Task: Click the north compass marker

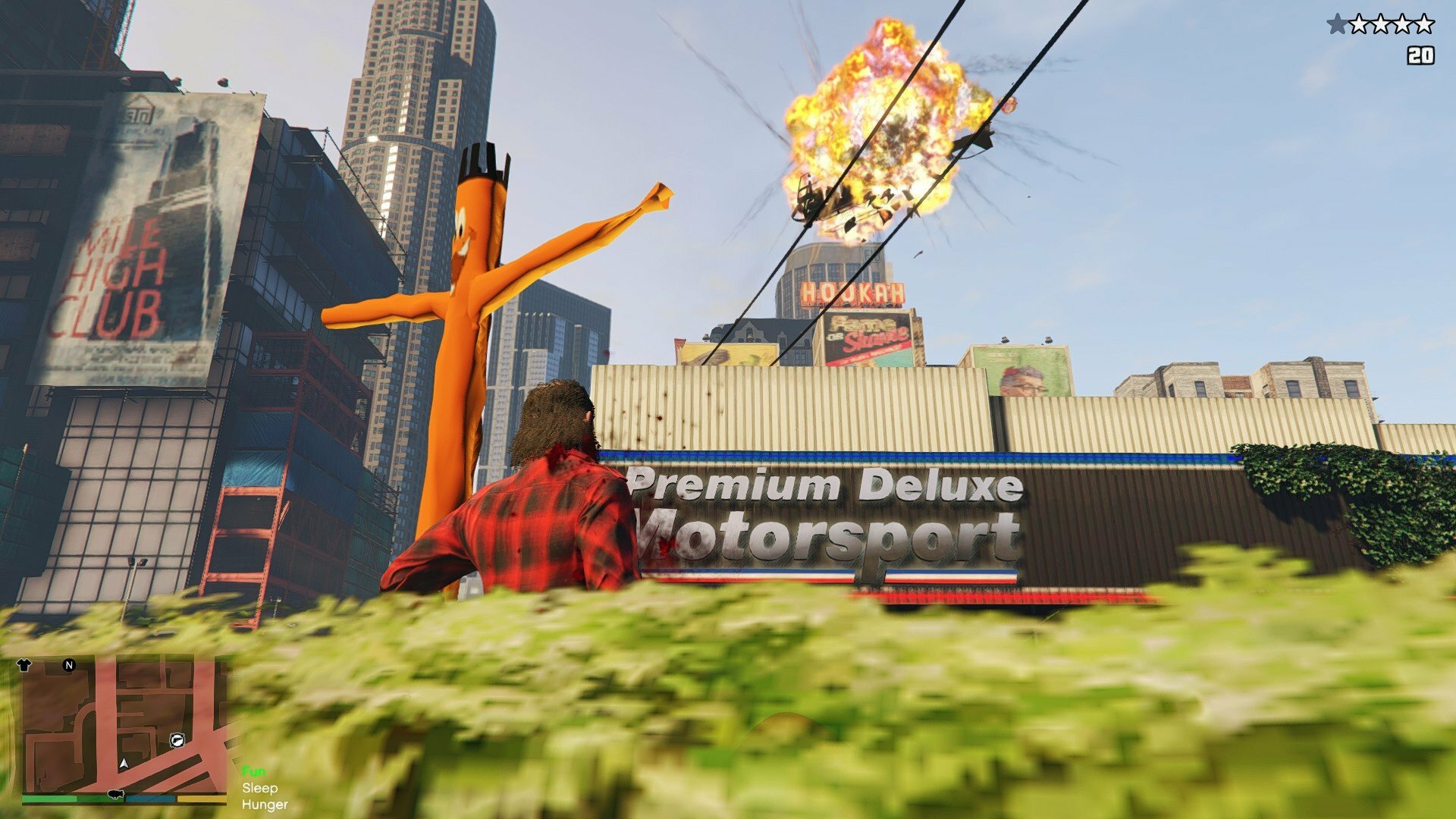Action: coord(69,665)
